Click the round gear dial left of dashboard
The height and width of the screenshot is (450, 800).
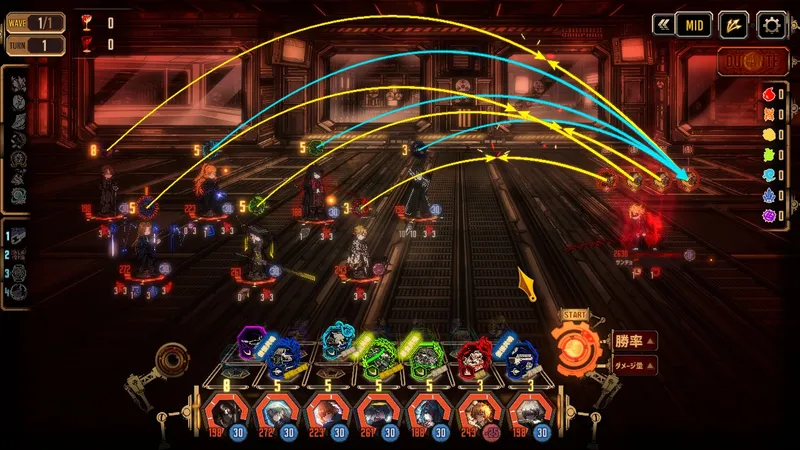173,359
